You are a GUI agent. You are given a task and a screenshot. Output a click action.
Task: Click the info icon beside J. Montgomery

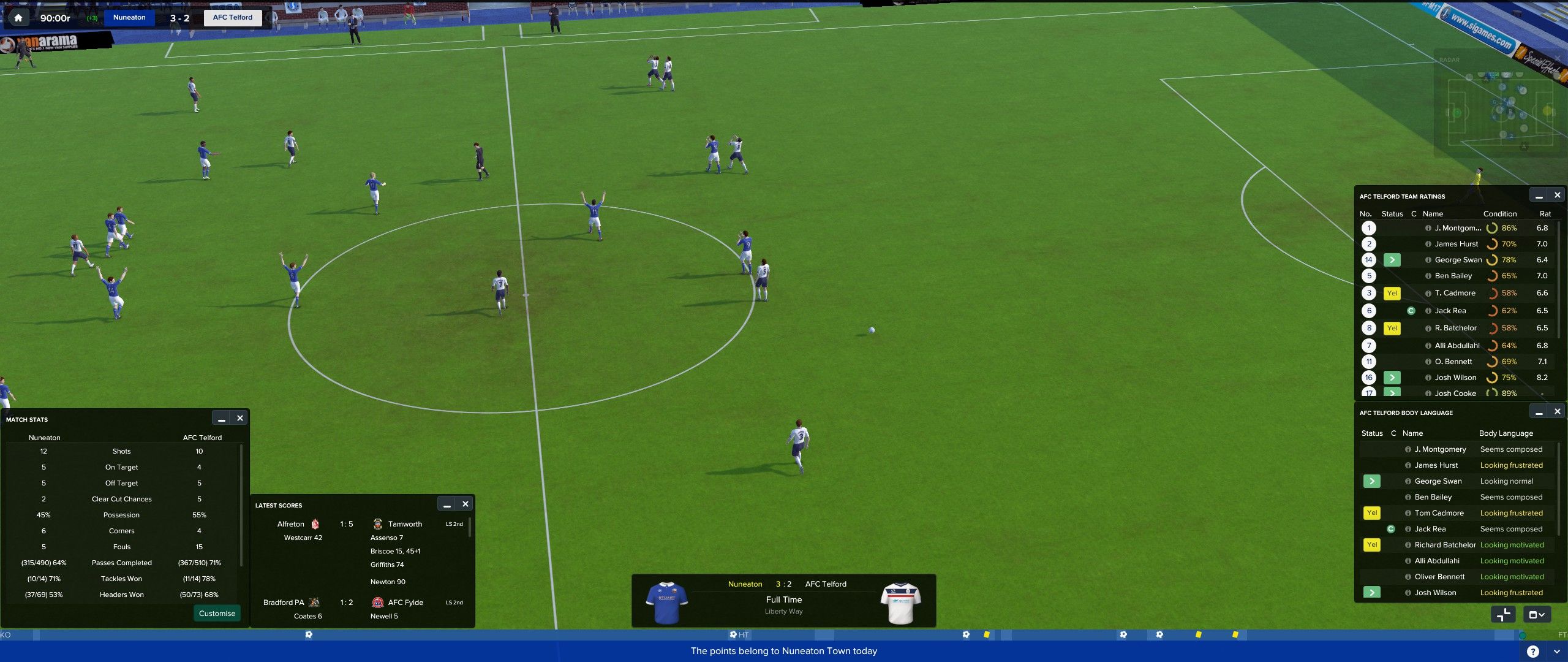coord(1429,227)
